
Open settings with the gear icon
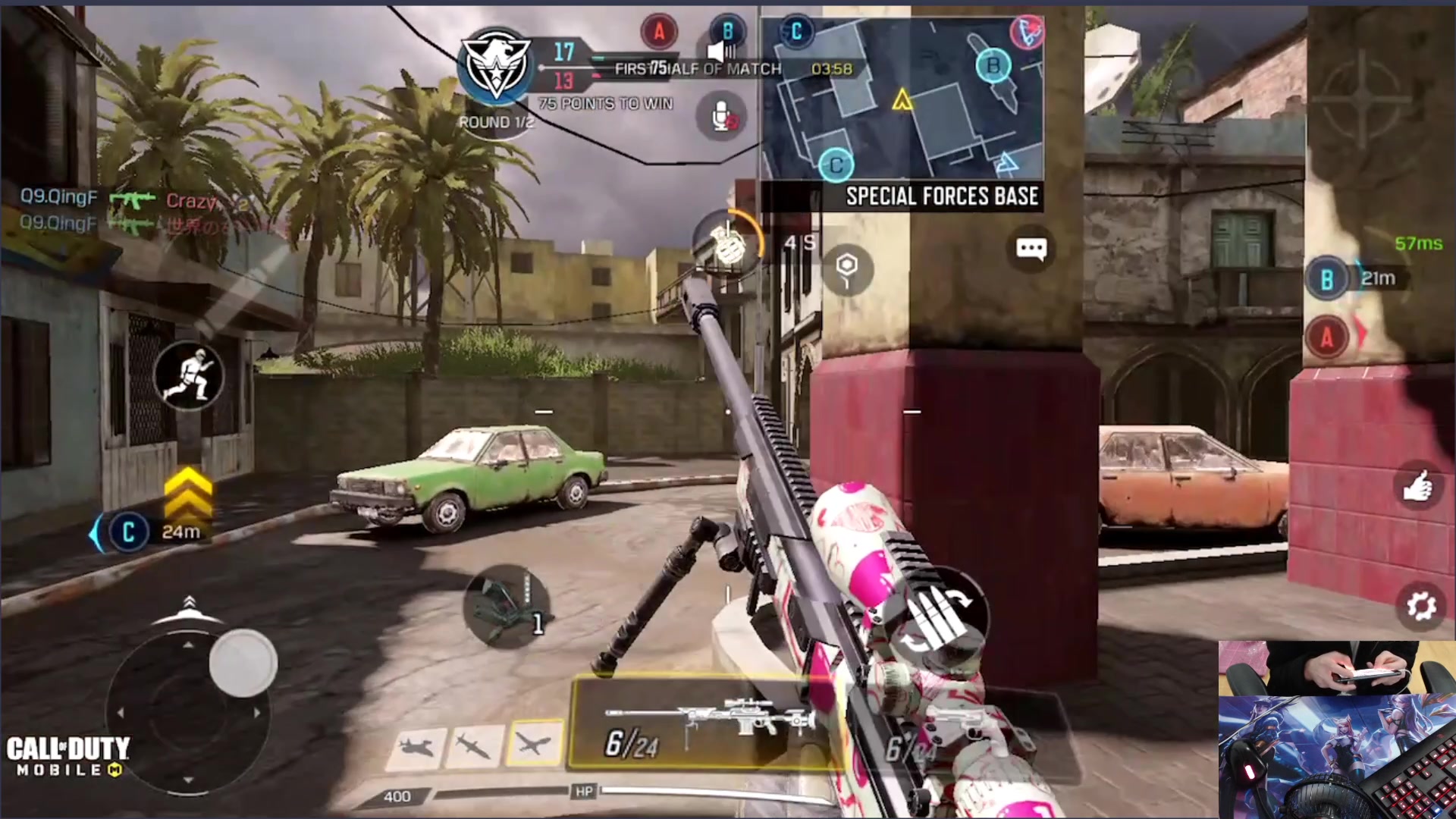click(1420, 606)
